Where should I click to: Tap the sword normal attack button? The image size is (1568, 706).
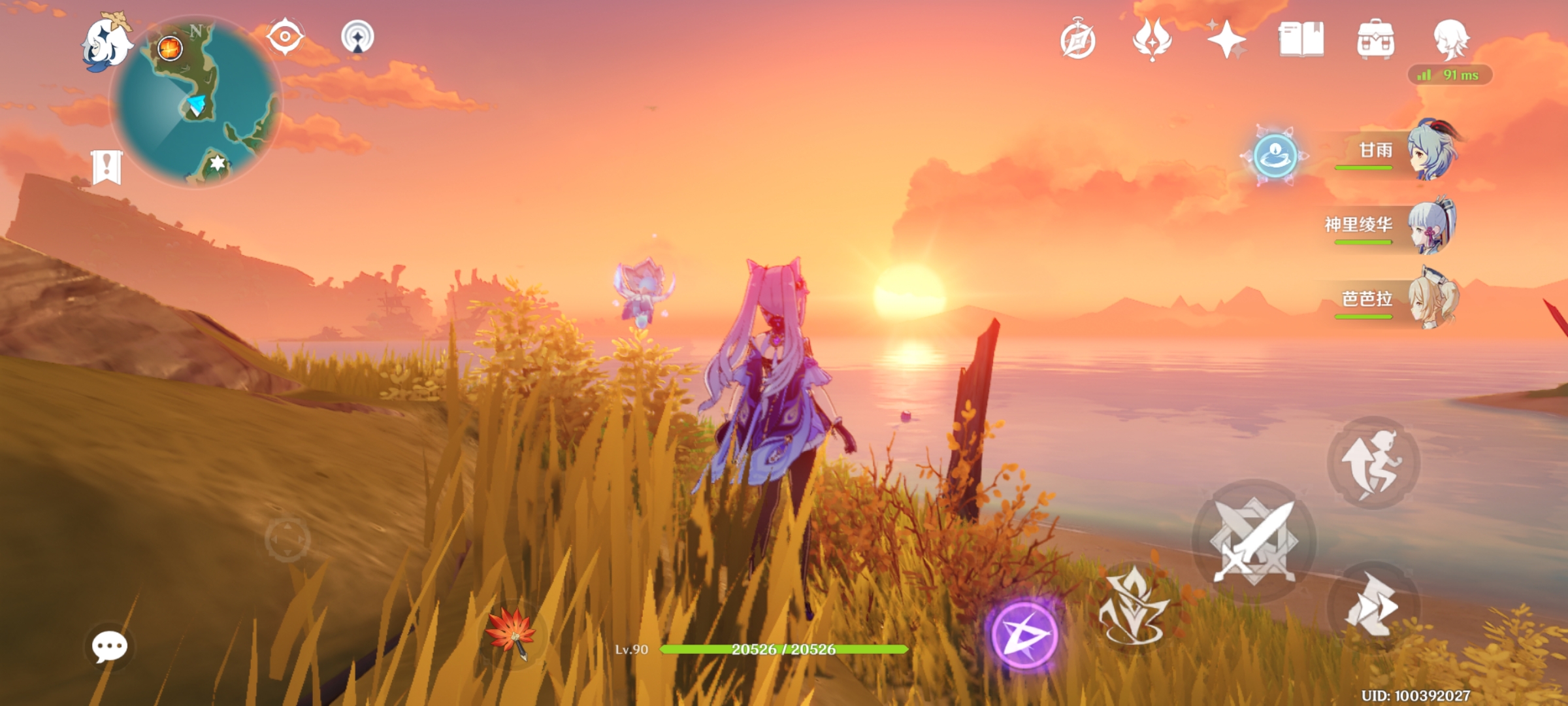point(1254,541)
